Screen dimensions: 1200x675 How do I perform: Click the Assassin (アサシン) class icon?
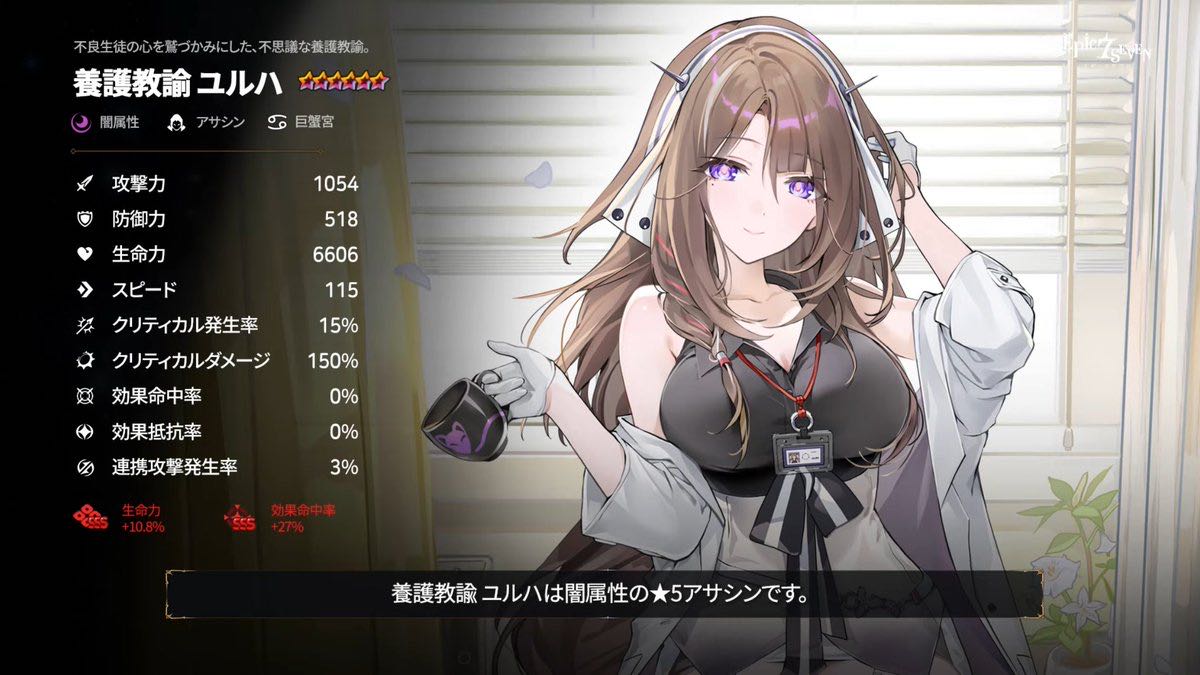coord(177,123)
